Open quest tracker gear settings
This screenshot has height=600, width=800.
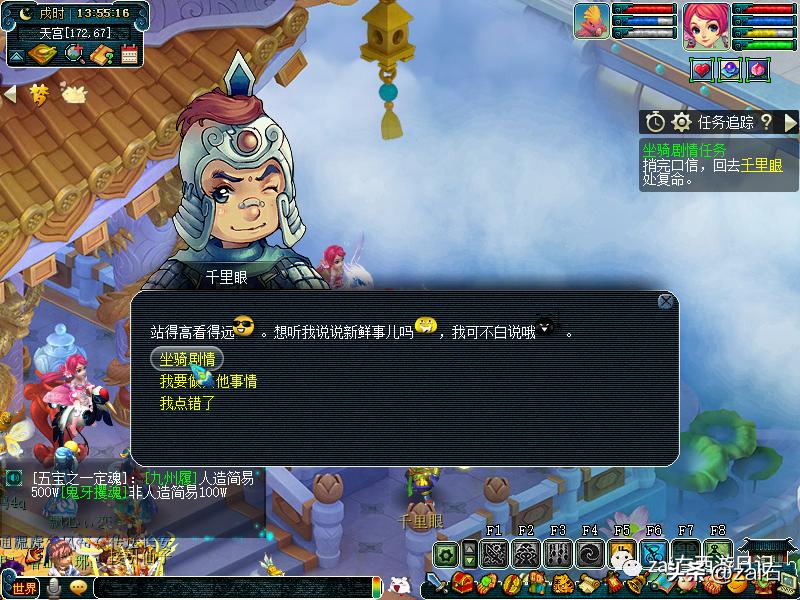pos(682,122)
